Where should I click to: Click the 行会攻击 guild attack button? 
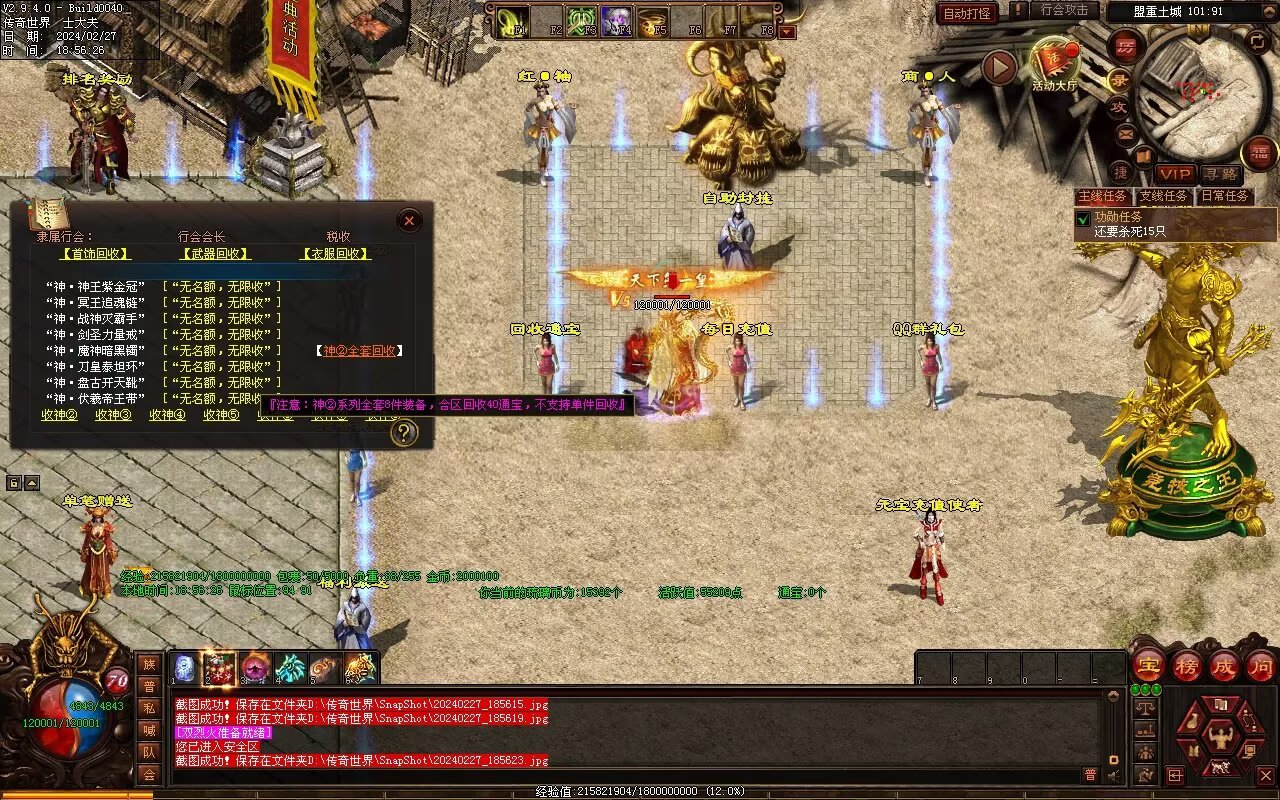pyautogui.click(x=1064, y=10)
